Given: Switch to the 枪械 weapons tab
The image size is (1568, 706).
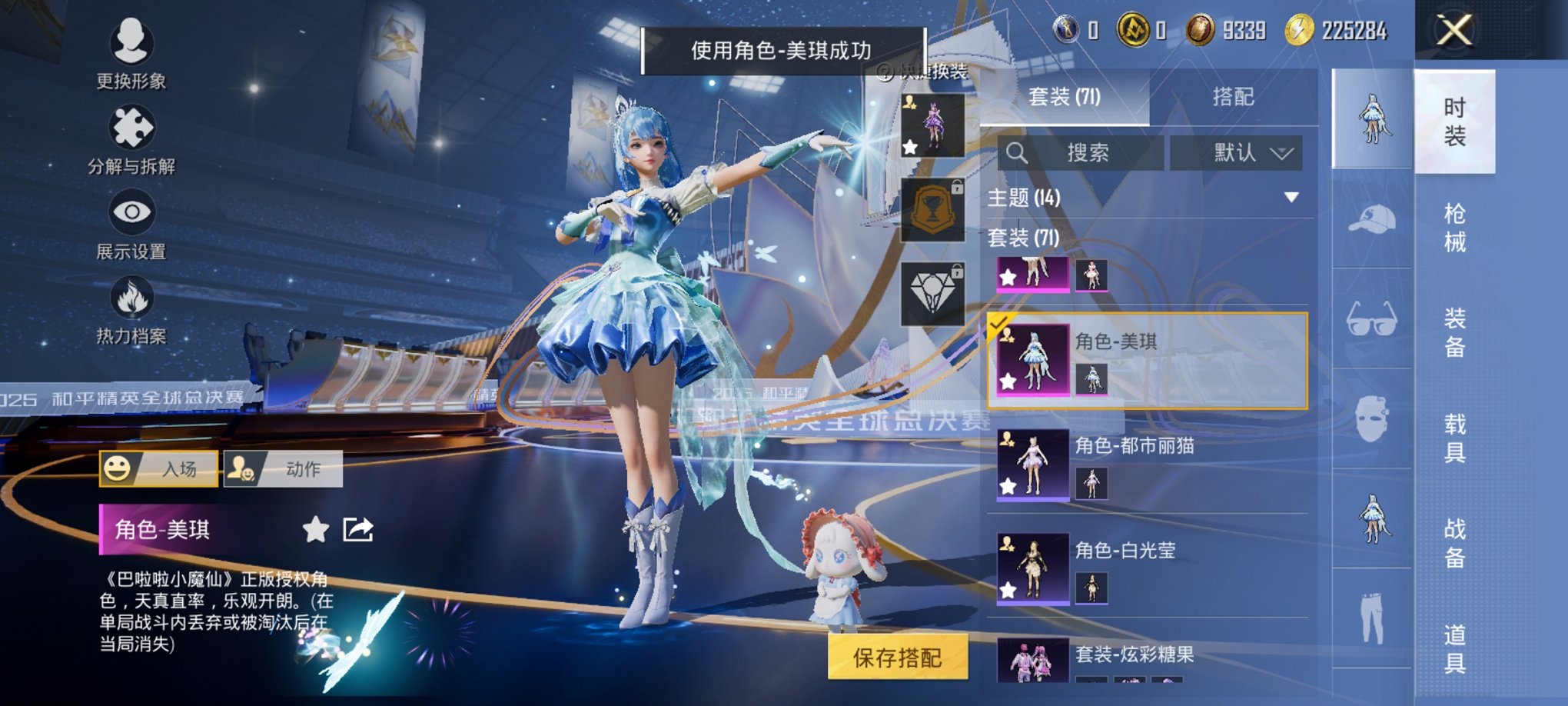Looking at the screenshot, I should pos(1456,226).
